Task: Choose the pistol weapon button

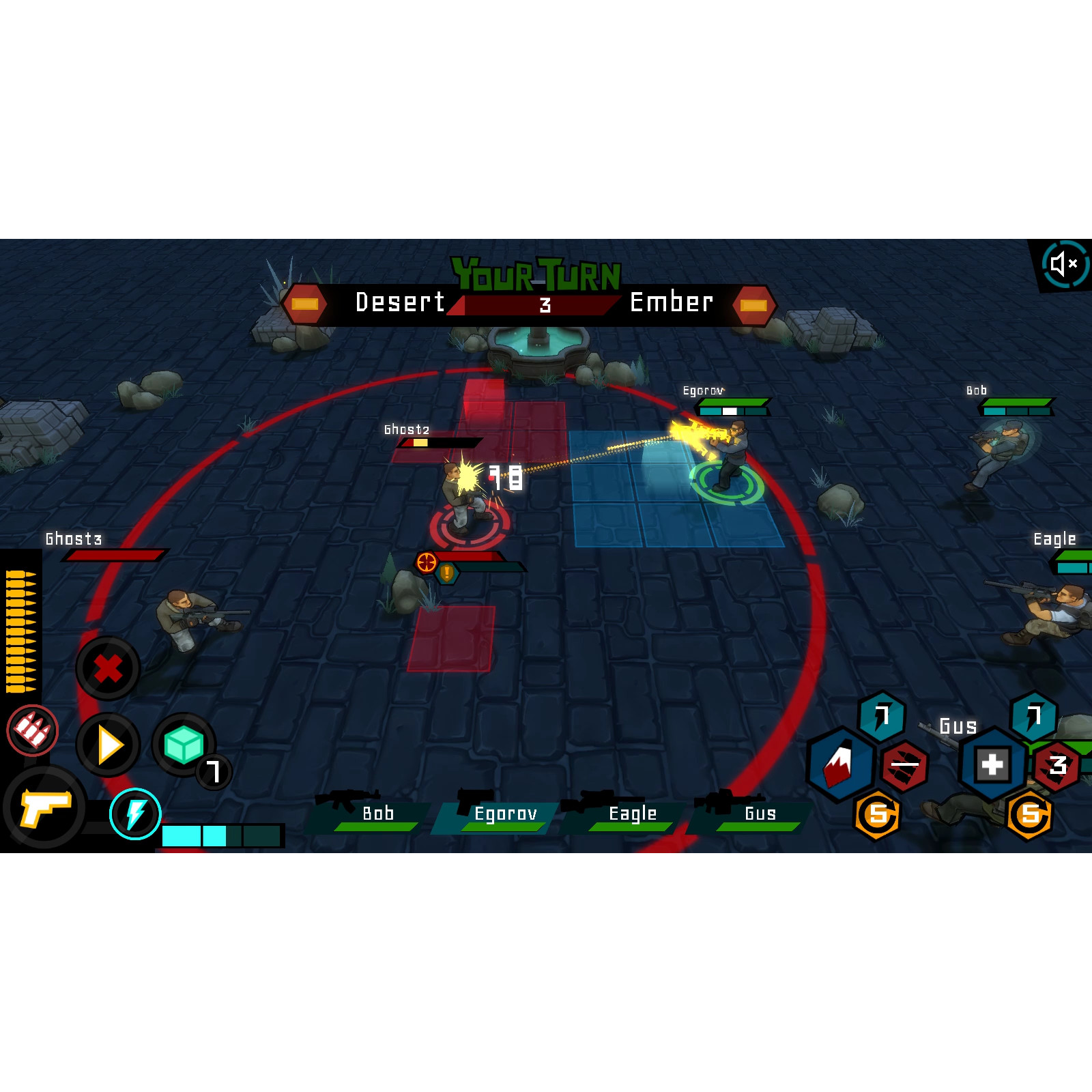Action: click(x=45, y=807)
